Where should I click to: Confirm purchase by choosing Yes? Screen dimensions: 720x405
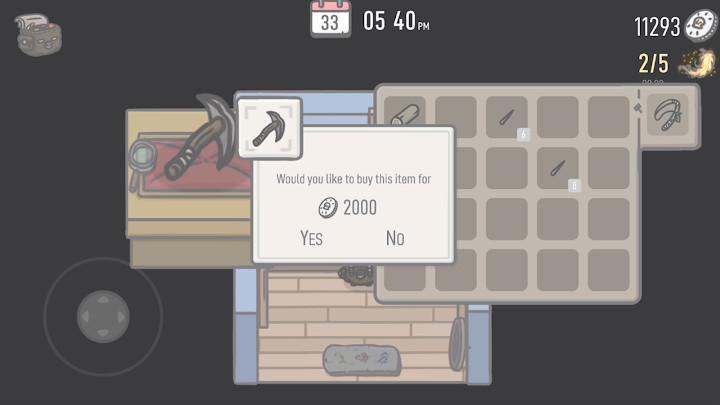coord(311,238)
